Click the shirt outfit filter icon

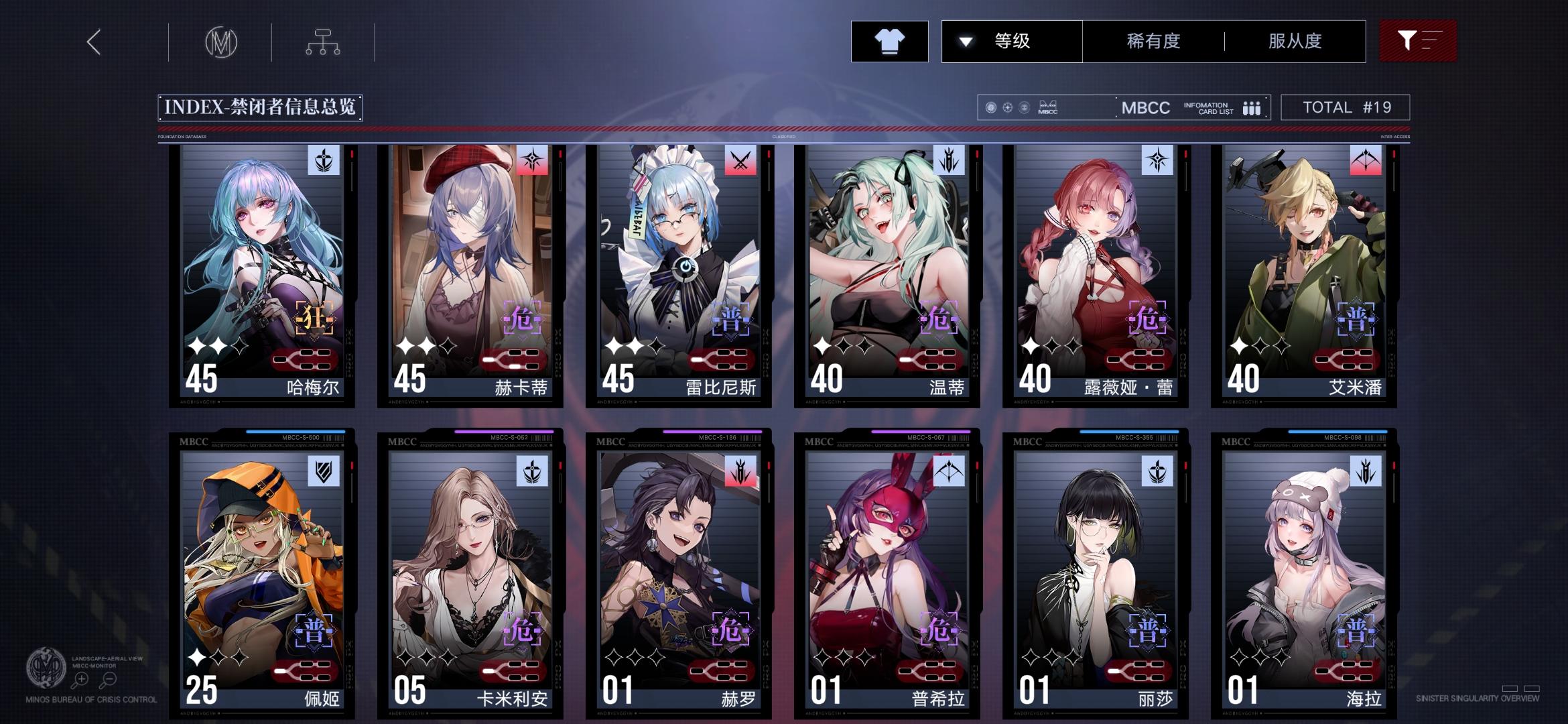(x=889, y=42)
